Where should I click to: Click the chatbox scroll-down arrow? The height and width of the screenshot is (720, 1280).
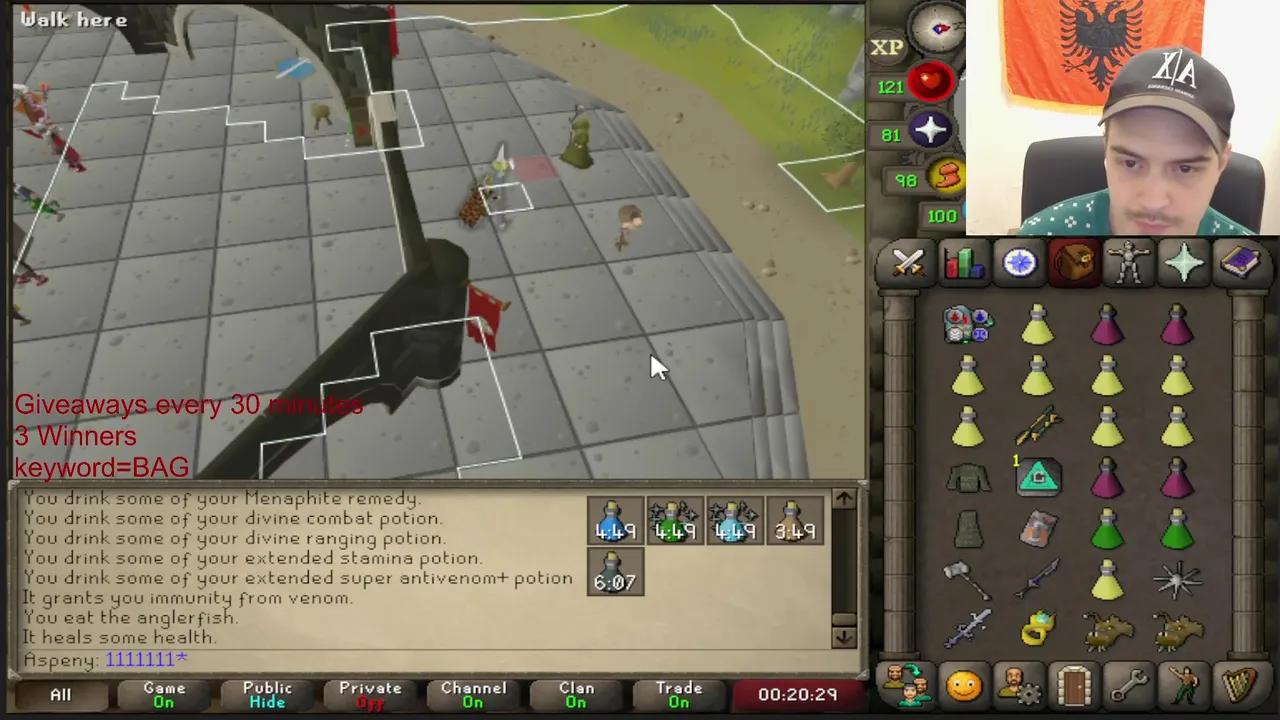point(843,637)
